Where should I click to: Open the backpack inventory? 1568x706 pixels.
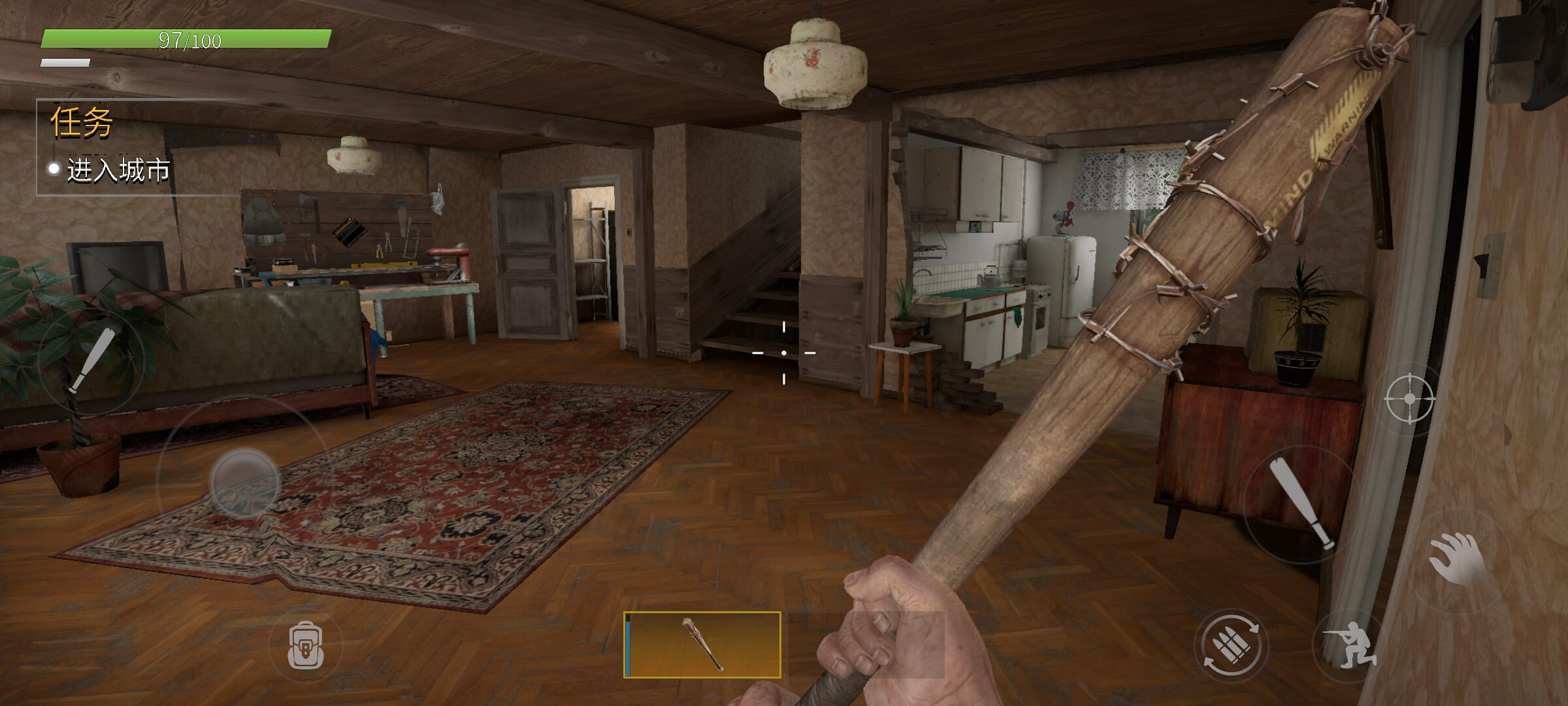pos(306,645)
